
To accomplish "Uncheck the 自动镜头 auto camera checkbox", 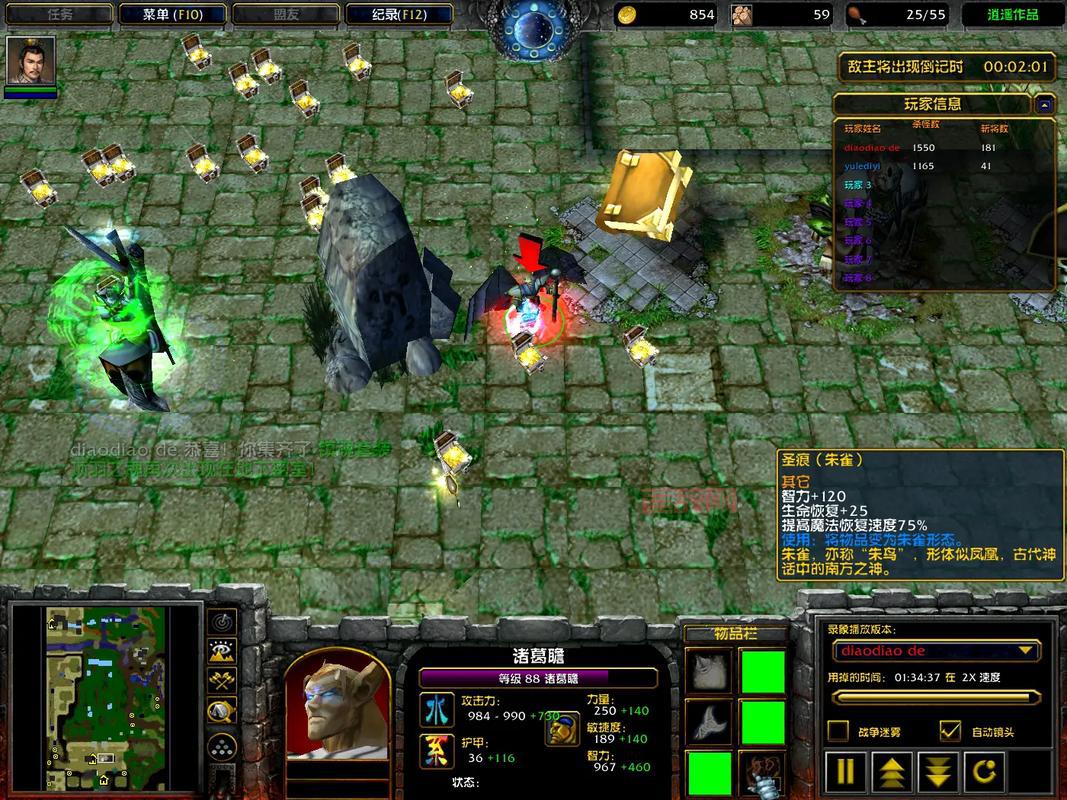I will (950, 731).
